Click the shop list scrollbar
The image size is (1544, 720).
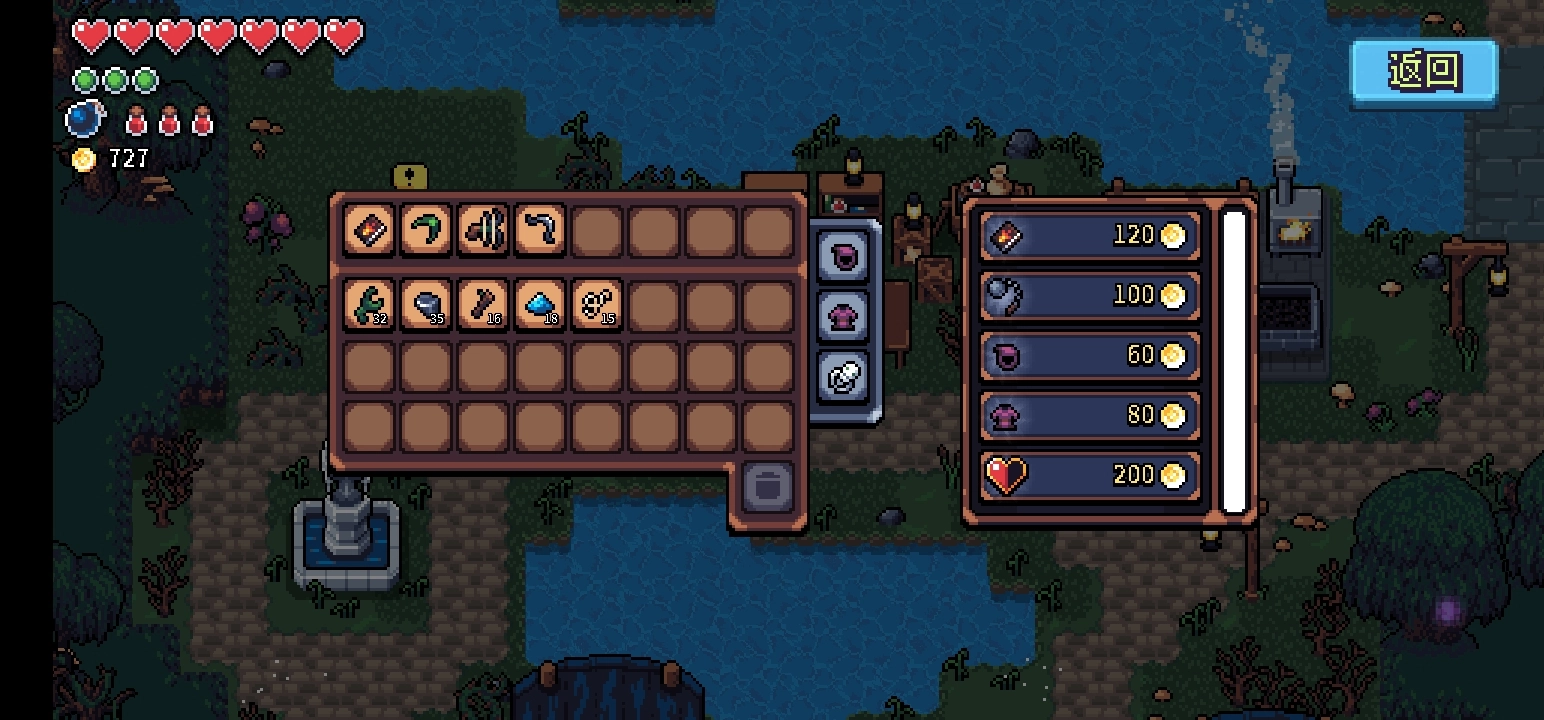click(1235, 360)
